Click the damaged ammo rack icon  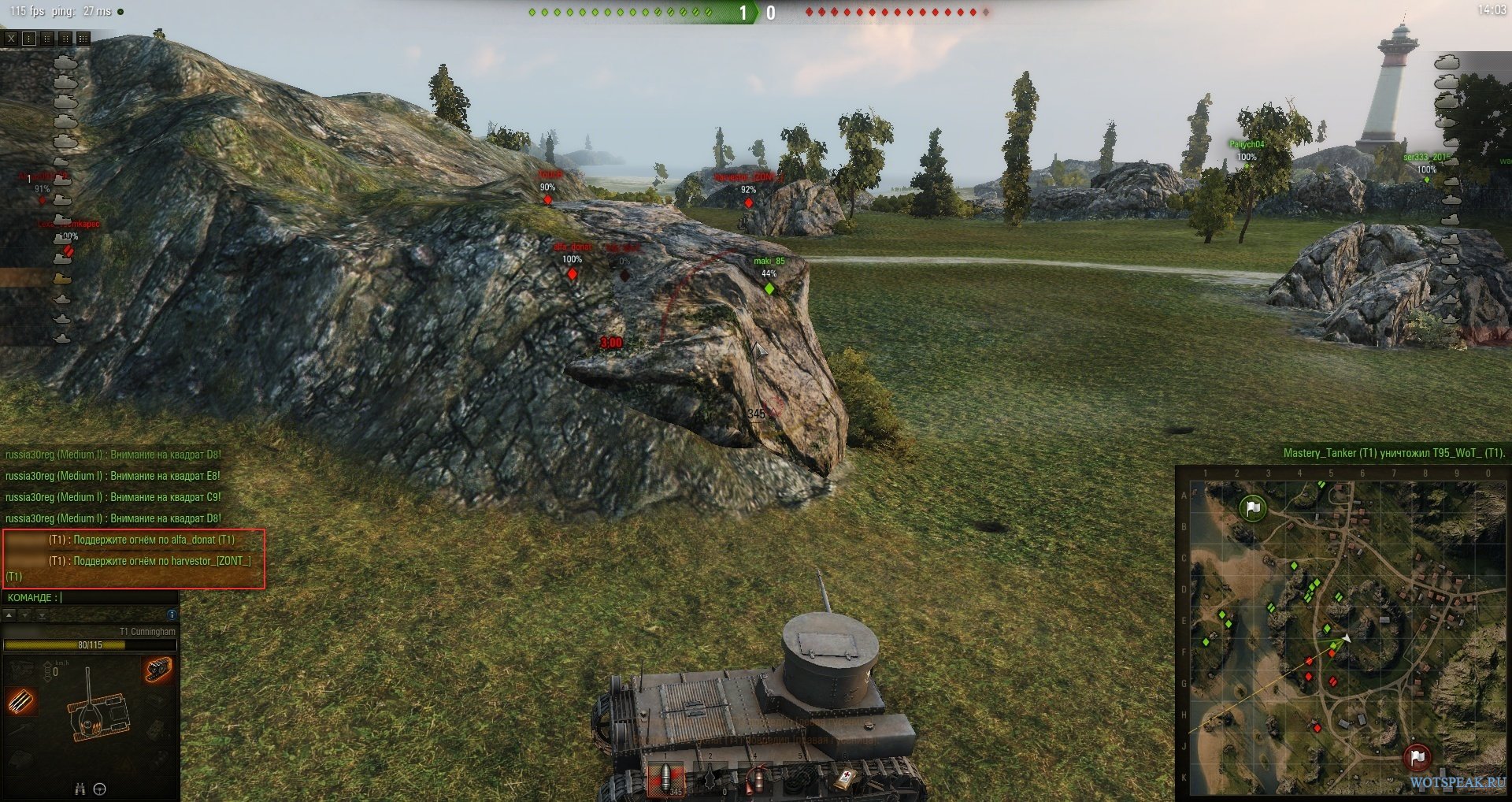21,700
